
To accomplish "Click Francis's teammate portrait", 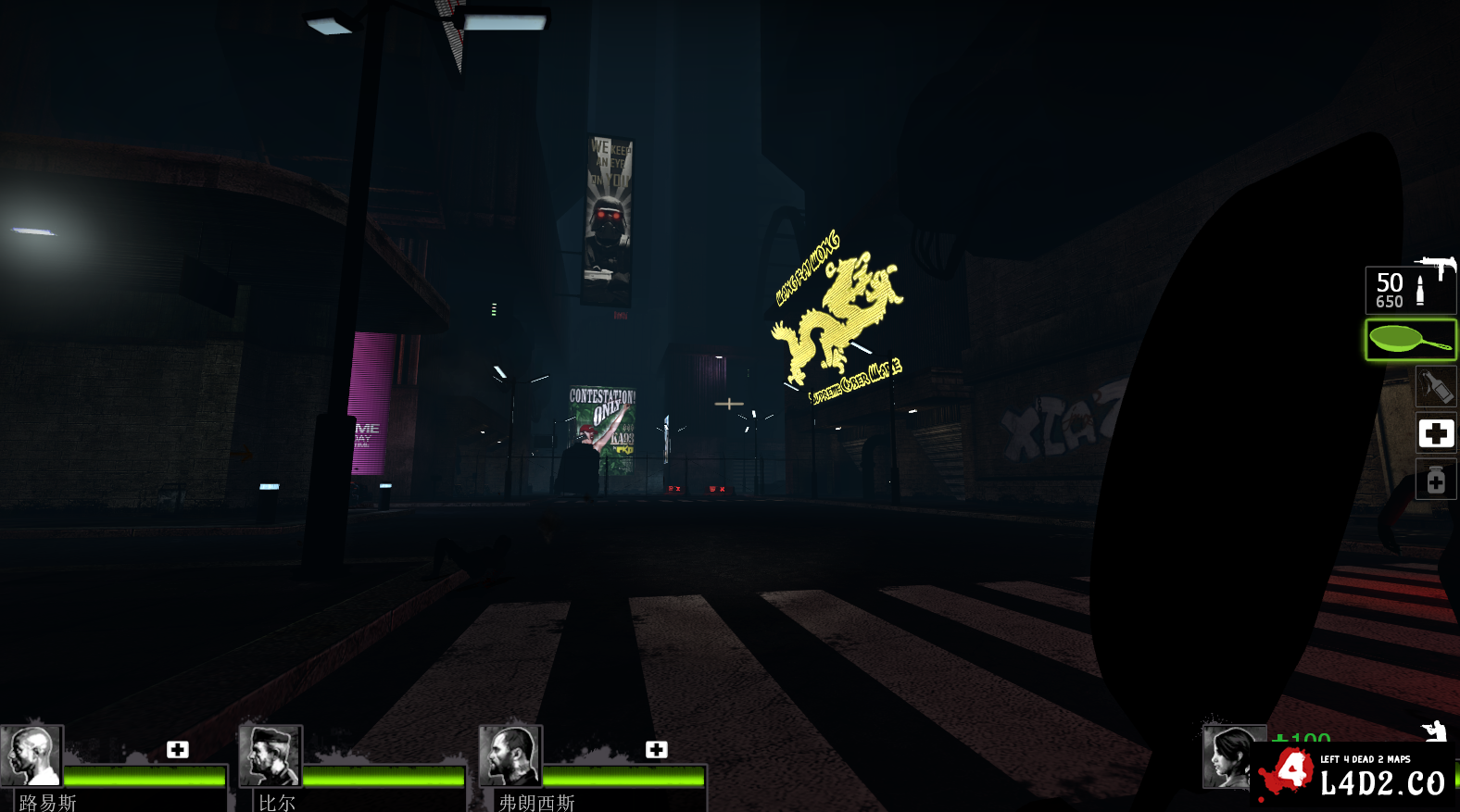I will coord(510,756).
